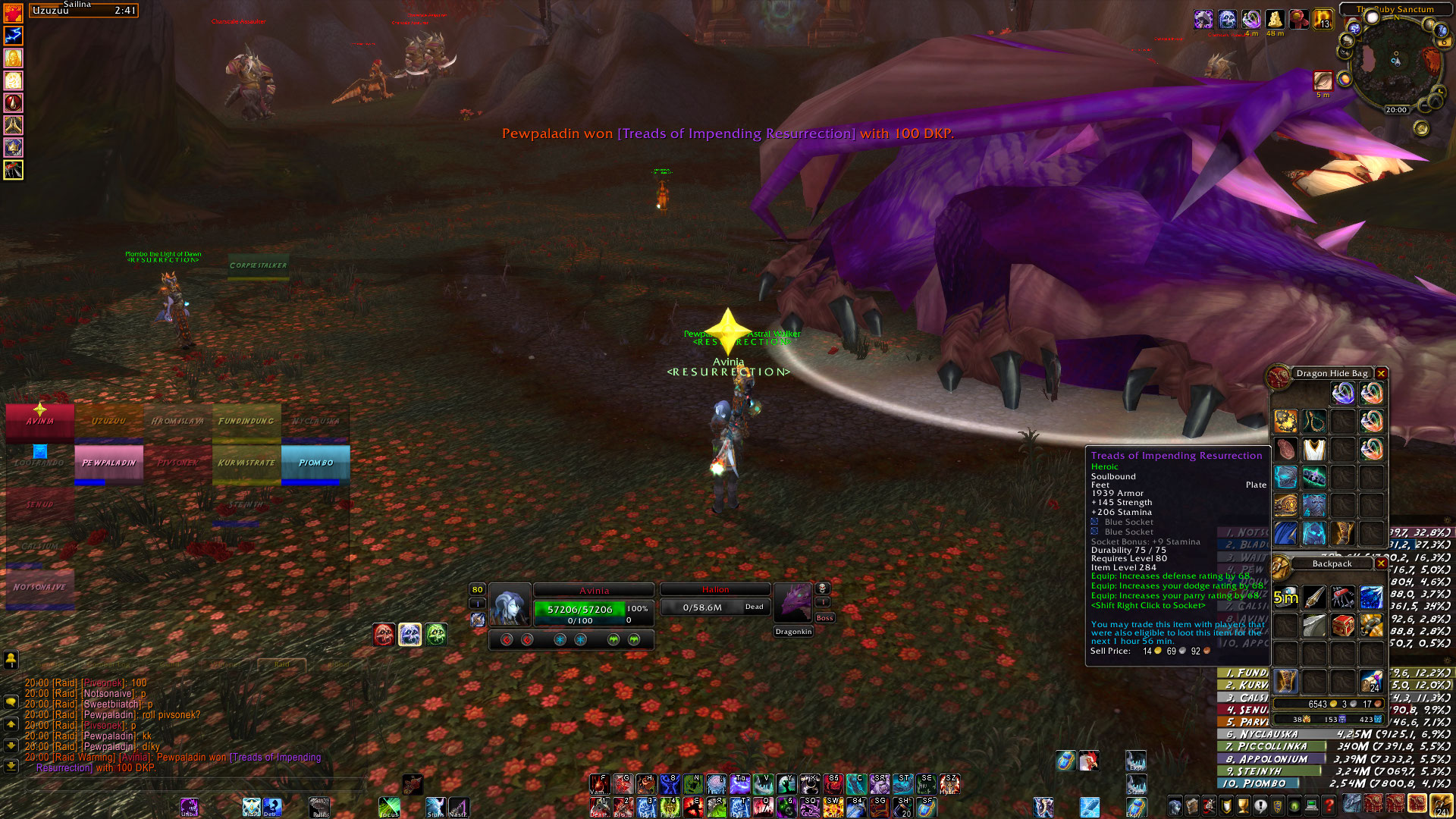This screenshot has width=1456, height=819.
Task: Click the Treads of Impending Resurrection chat link
Action: click(x=276, y=758)
